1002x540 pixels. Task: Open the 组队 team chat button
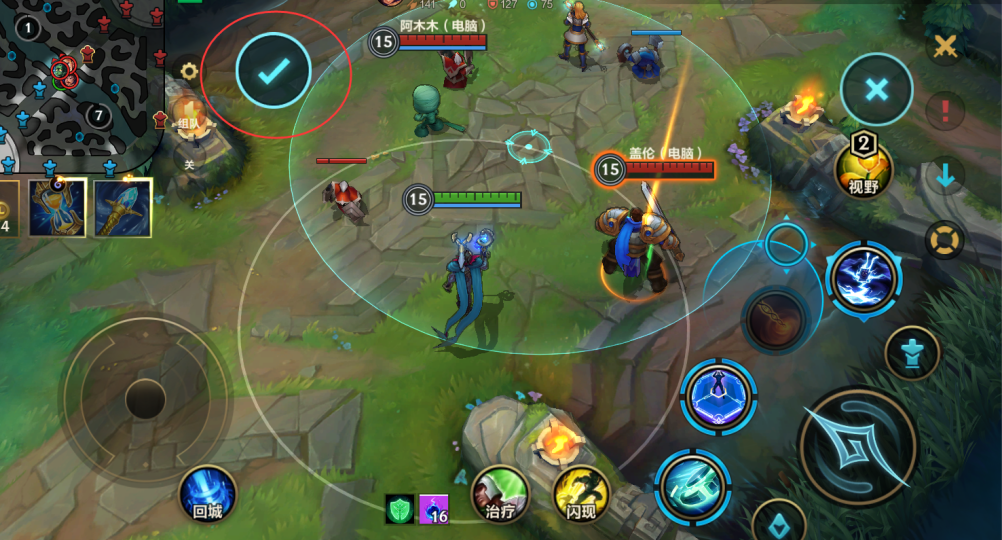[188, 113]
